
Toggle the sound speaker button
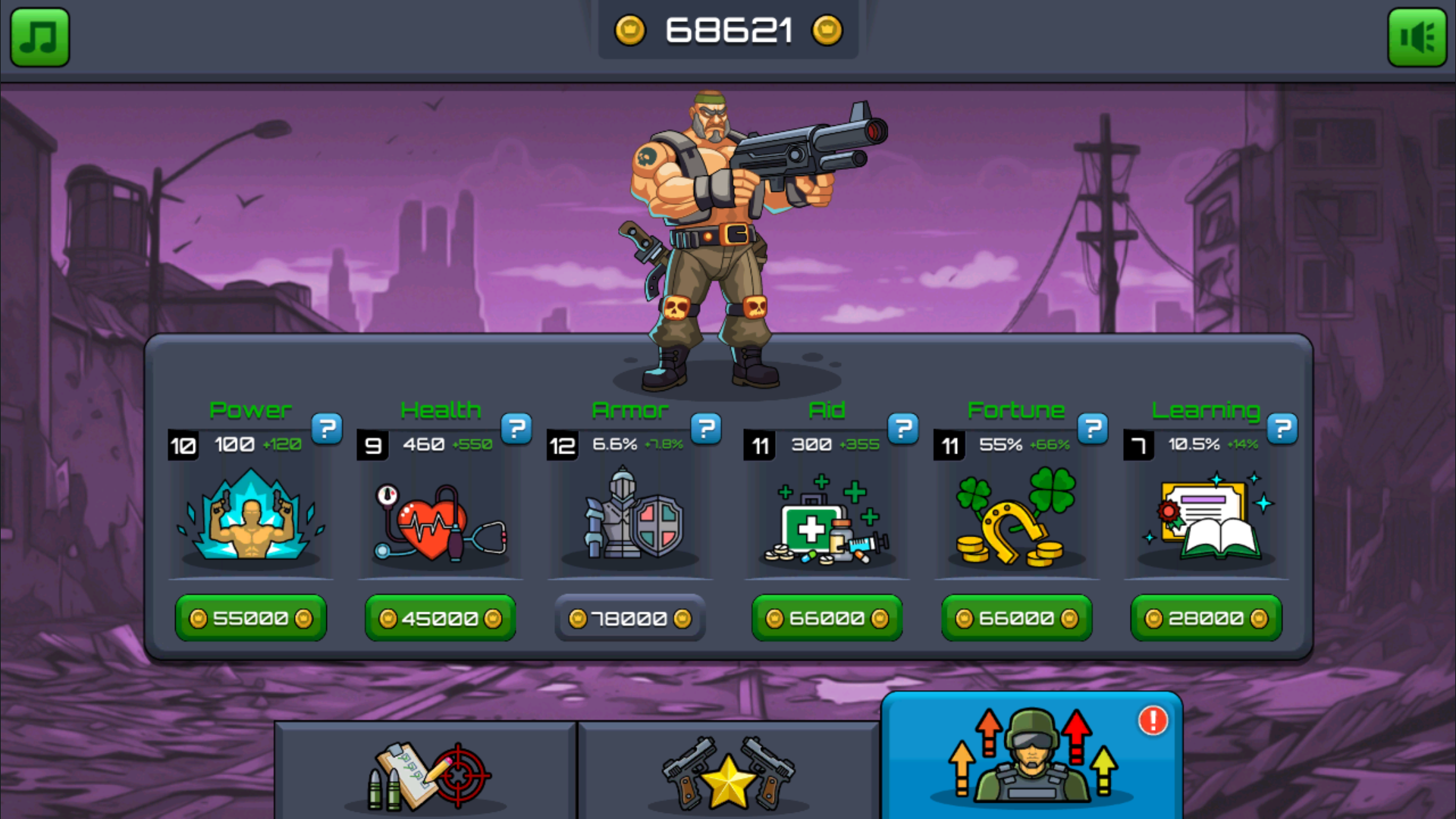point(1417,37)
